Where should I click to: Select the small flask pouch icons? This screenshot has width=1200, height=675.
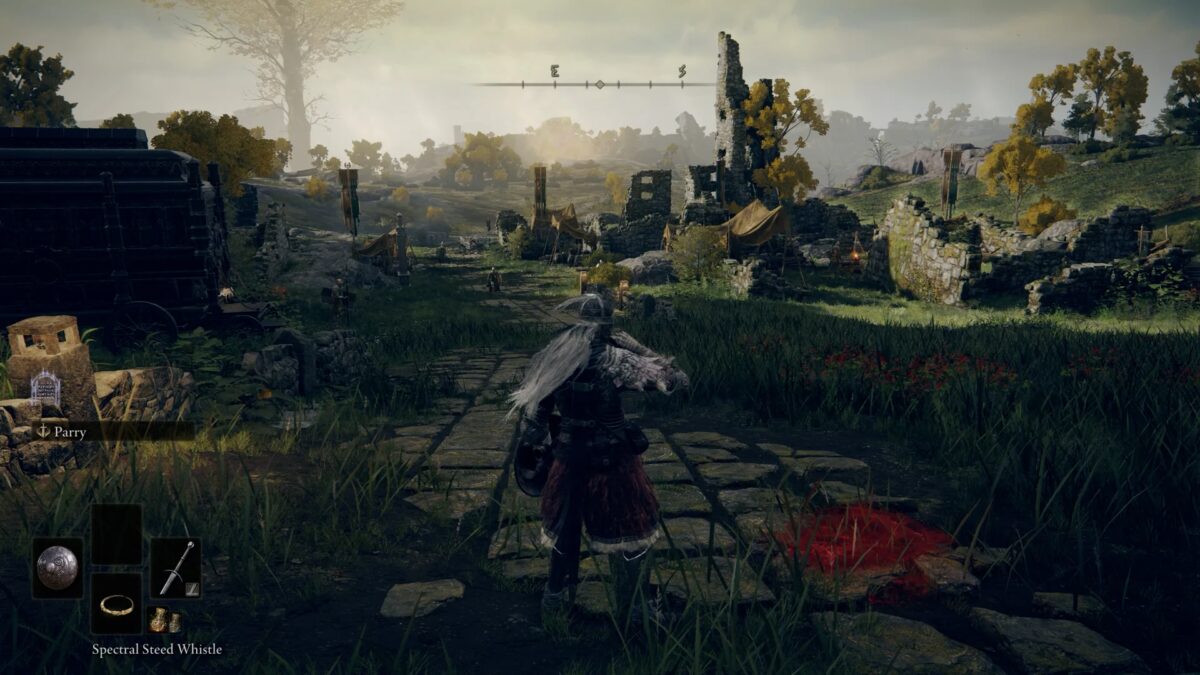pyautogui.click(x=164, y=620)
